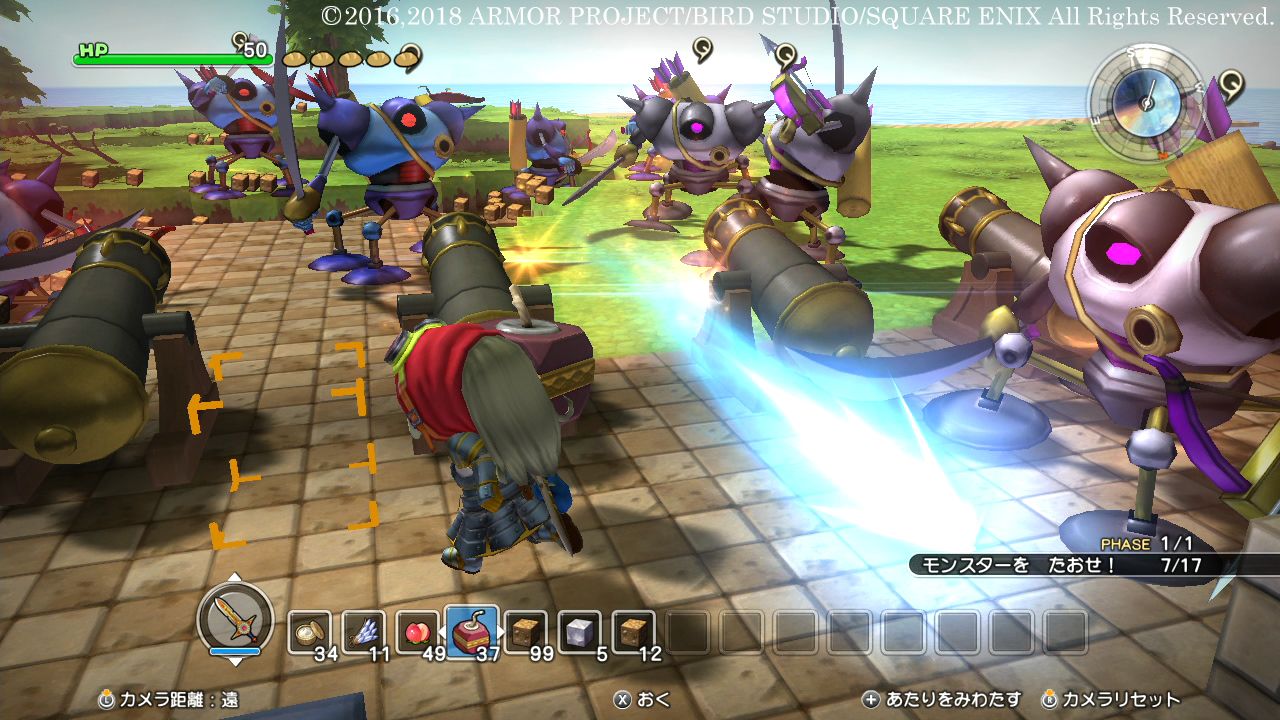Pick the earth block stack of 12

point(633,631)
